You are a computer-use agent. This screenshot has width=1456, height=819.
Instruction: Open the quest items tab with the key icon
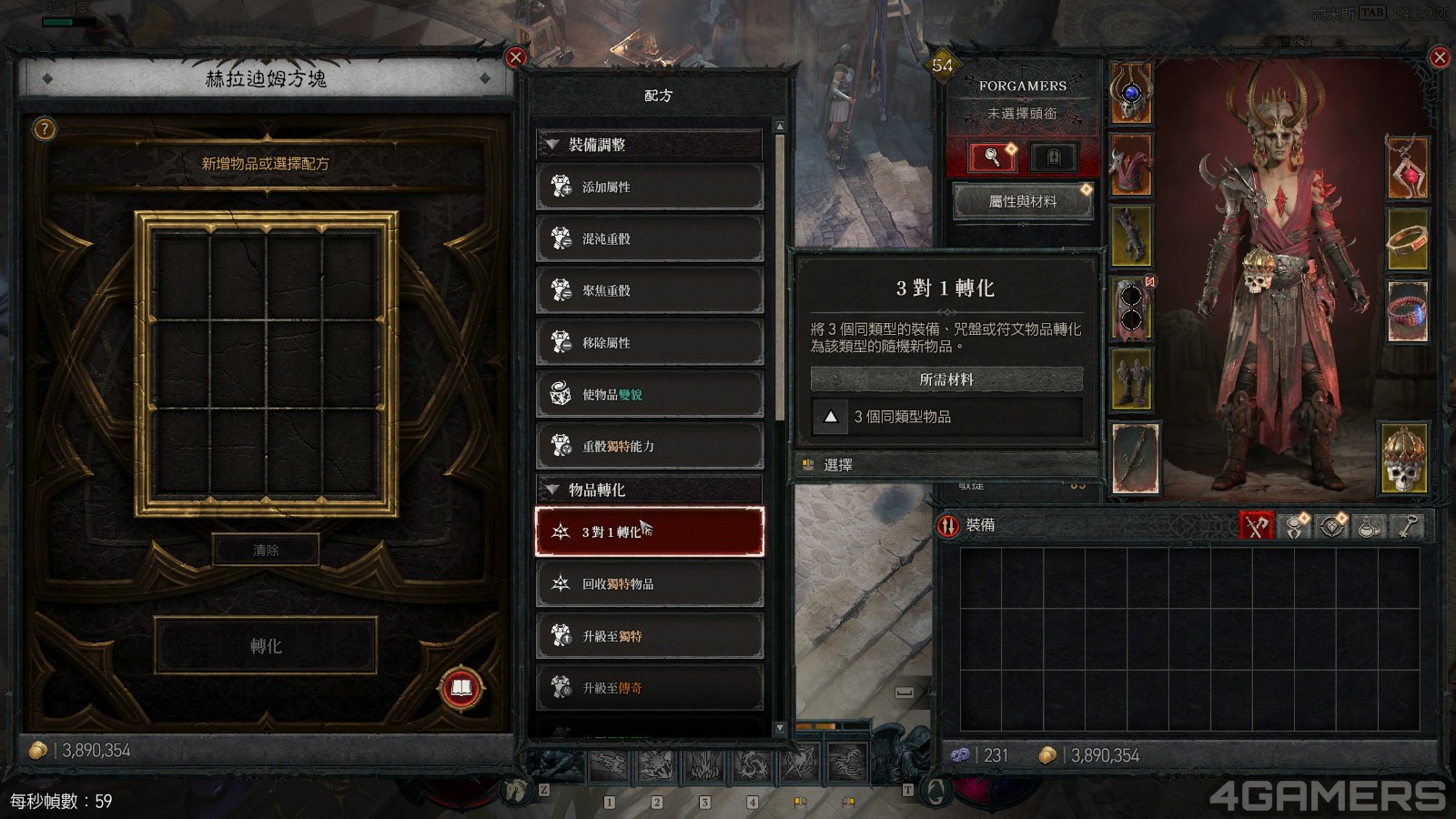coord(1406,526)
